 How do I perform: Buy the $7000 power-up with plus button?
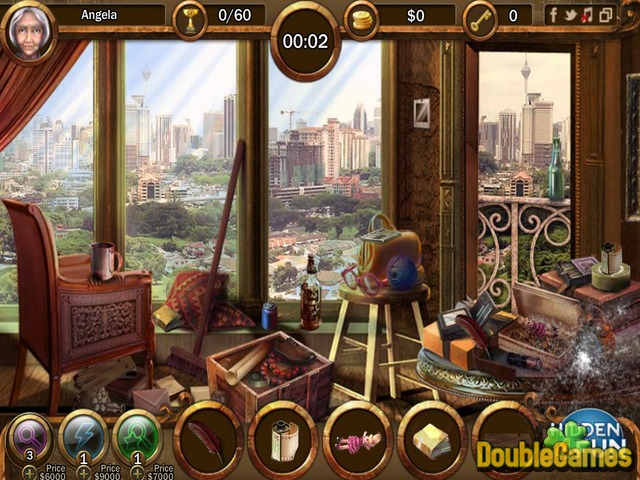tap(136, 470)
